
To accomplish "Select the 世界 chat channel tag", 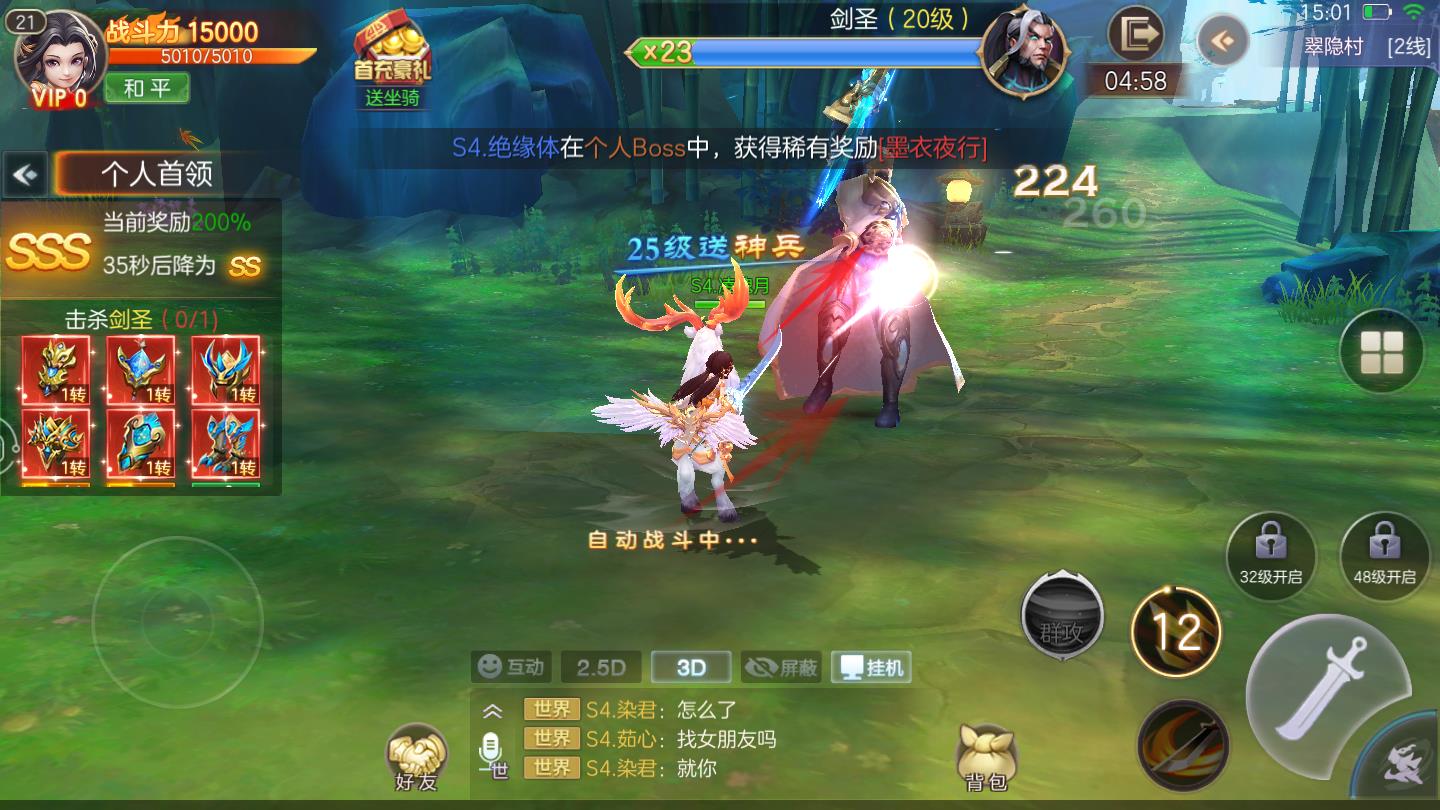I will (x=550, y=710).
